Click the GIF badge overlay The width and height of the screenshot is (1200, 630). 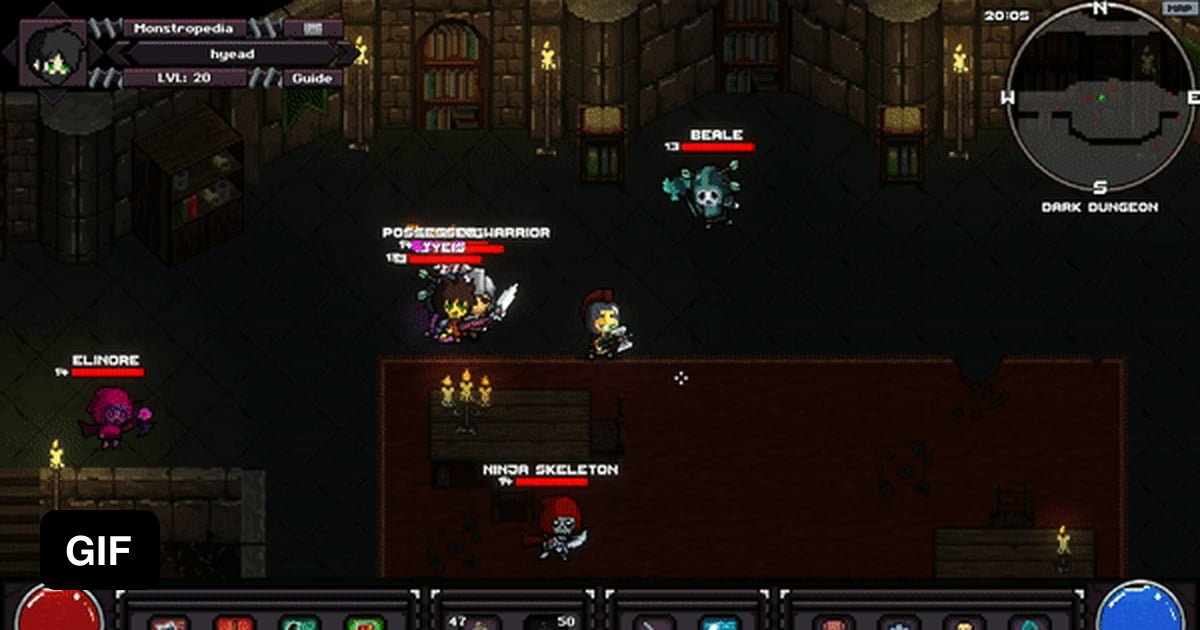coord(100,550)
